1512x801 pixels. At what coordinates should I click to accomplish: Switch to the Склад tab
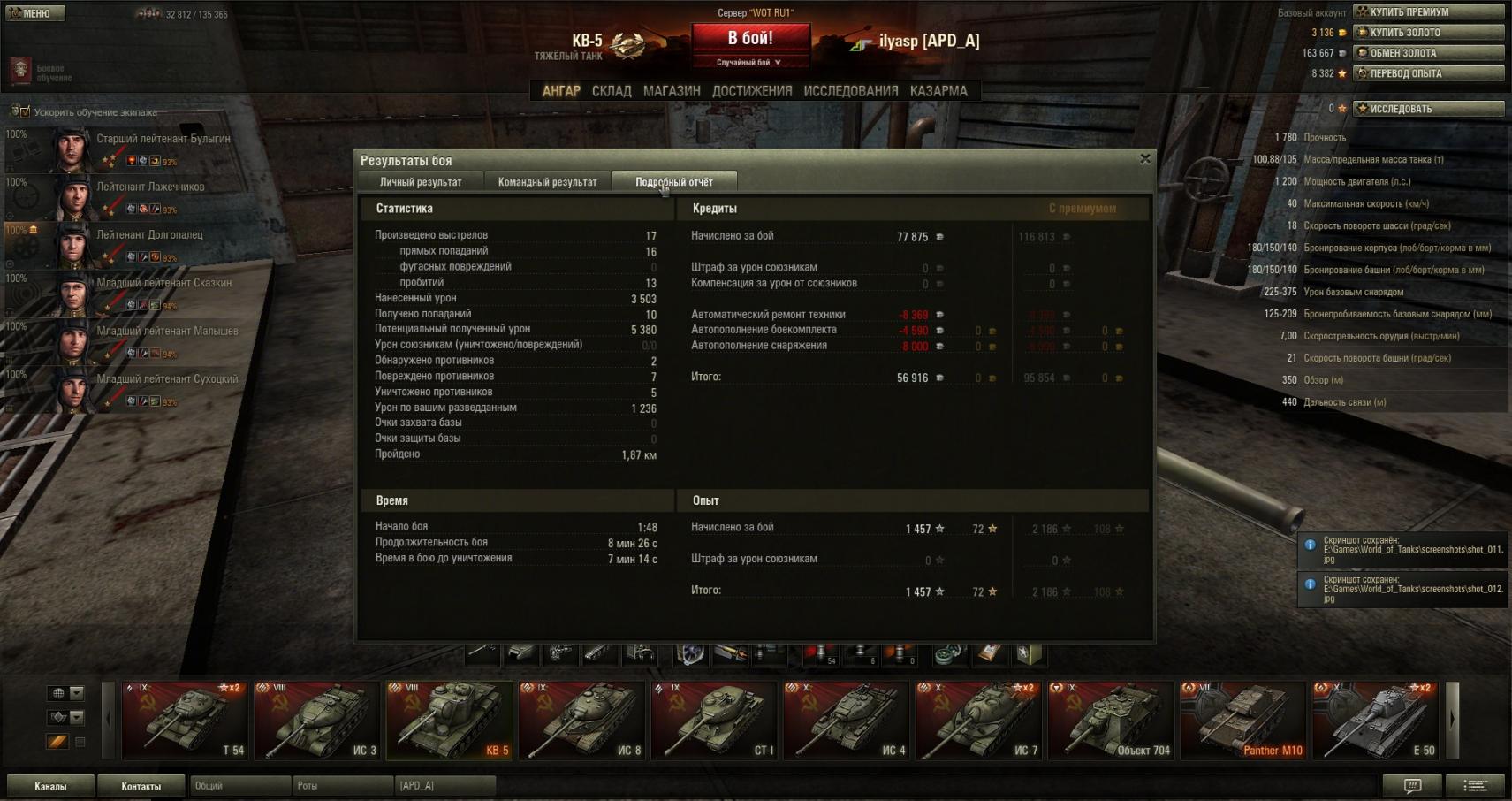(612, 91)
